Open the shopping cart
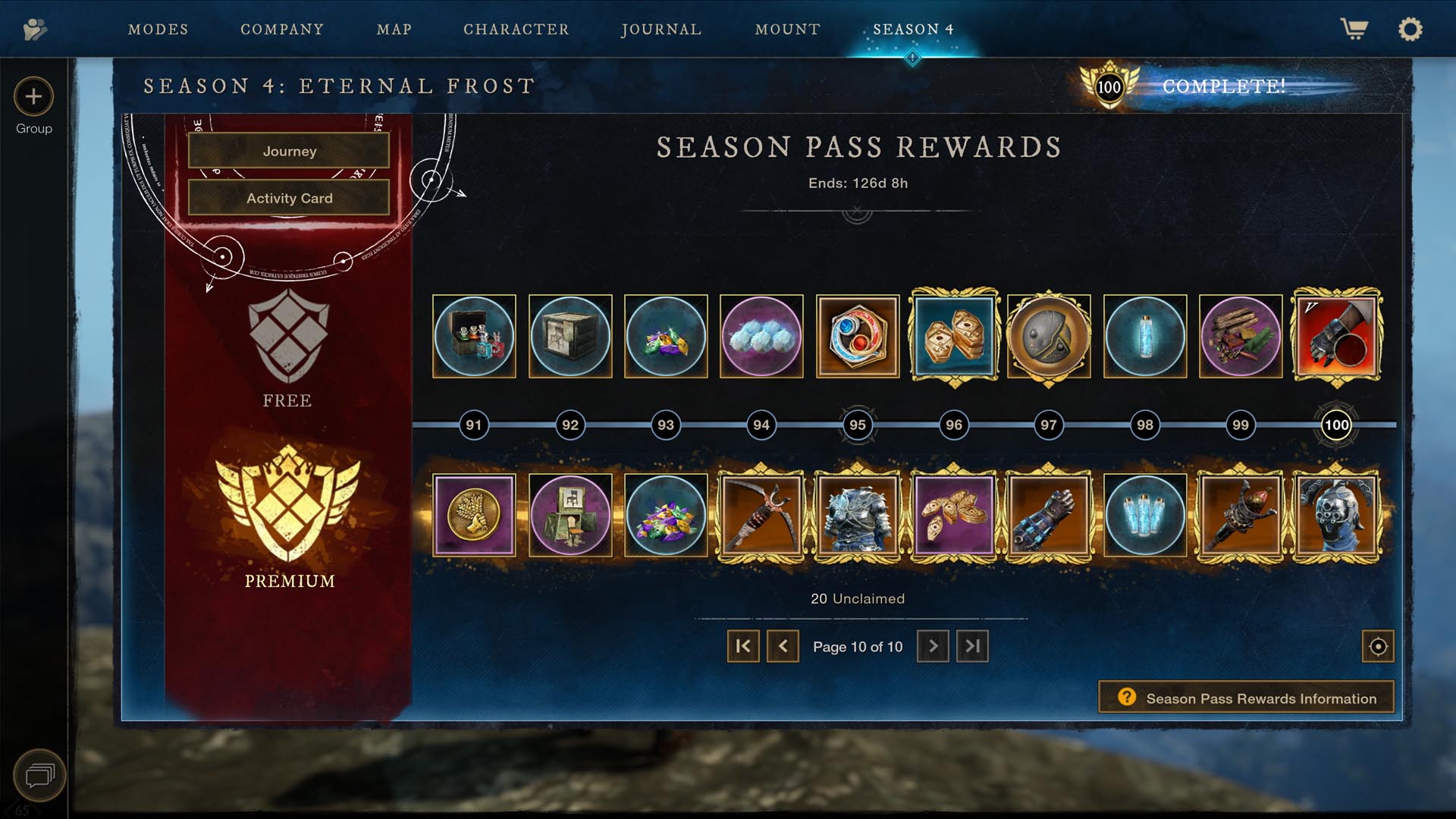 [x=1354, y=29]
